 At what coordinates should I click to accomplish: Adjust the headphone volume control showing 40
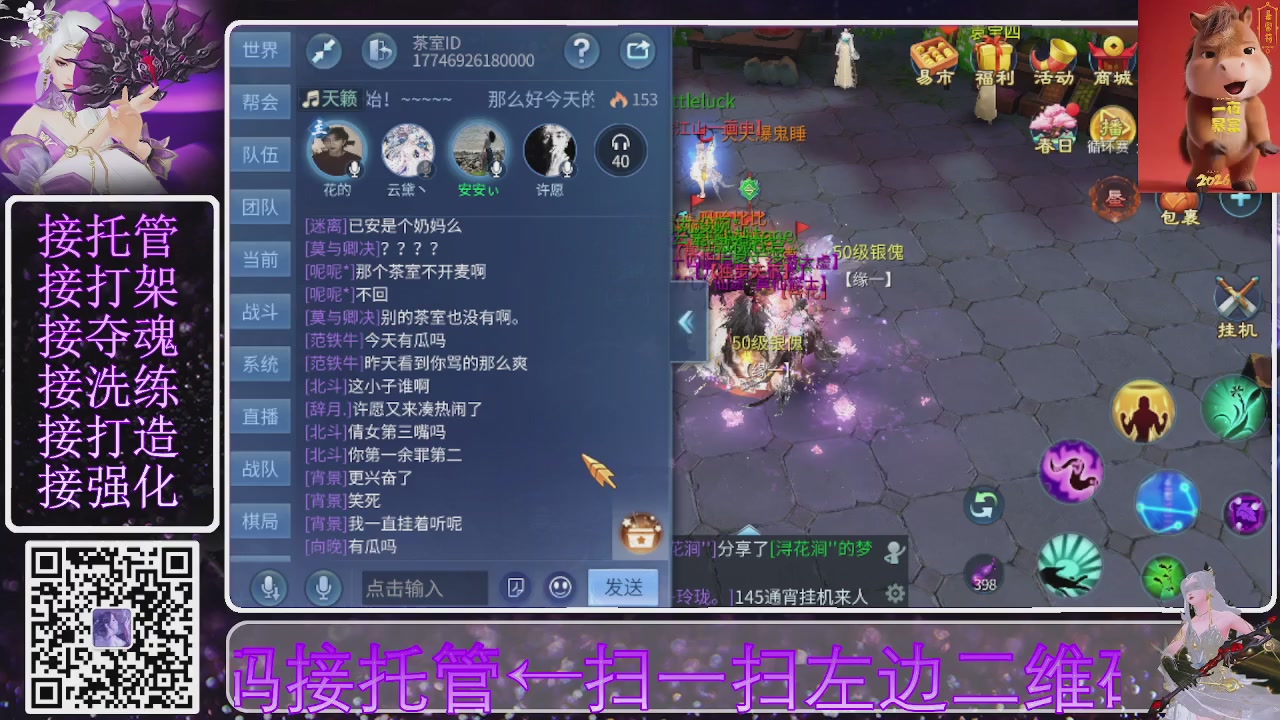pos(620,148)
